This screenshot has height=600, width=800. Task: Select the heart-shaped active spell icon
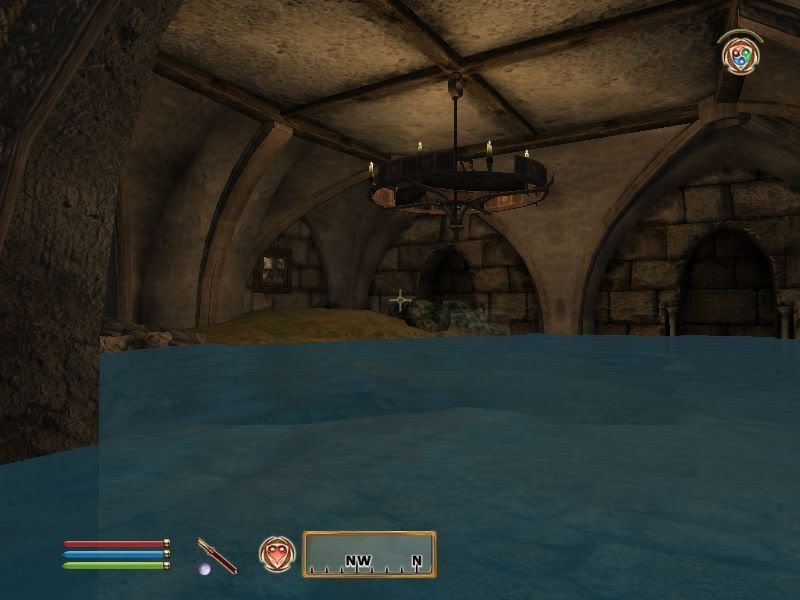coord(276,553)
